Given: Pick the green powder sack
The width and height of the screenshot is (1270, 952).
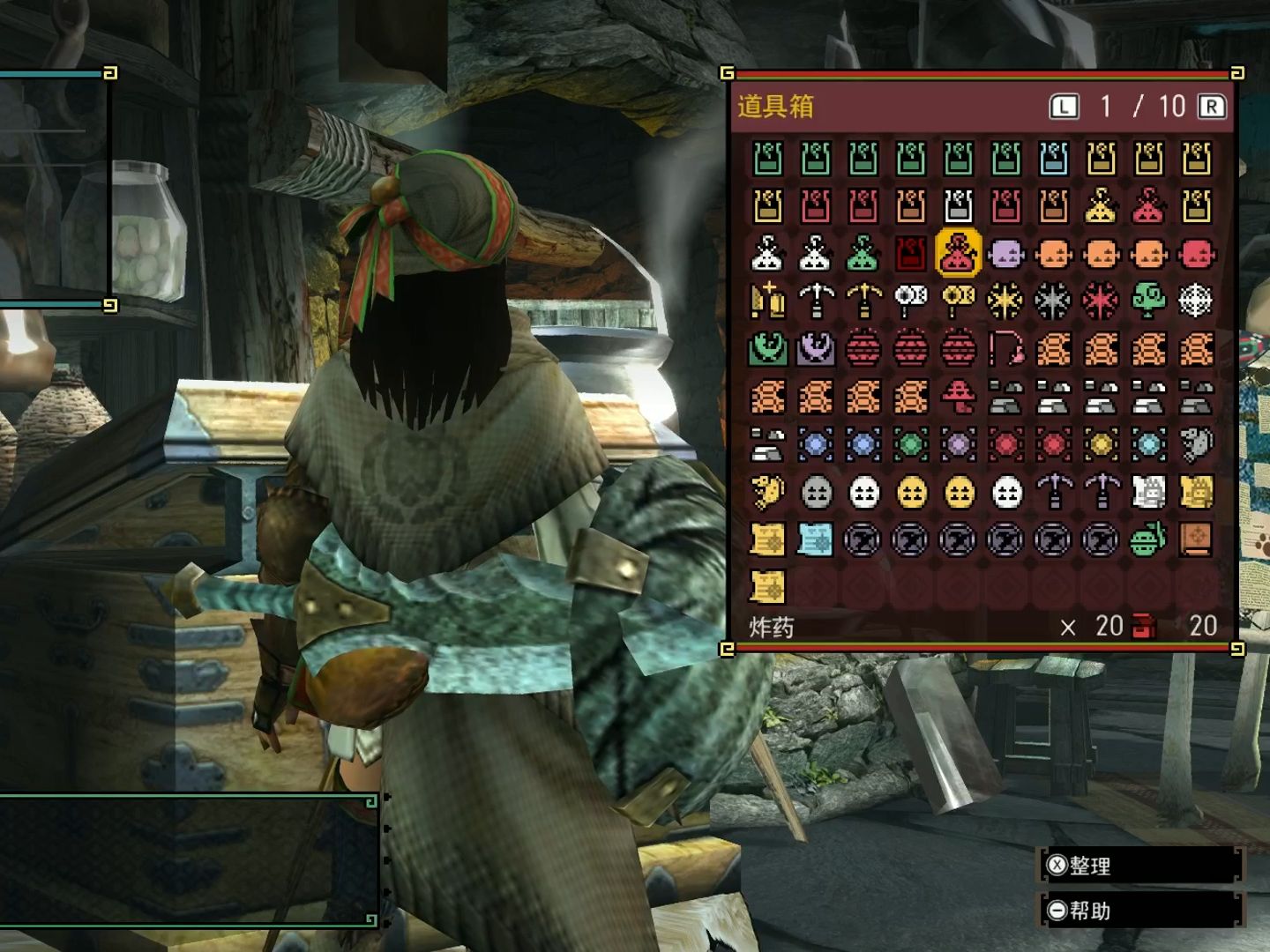Looking at the screenshot, I should [863, 254].
